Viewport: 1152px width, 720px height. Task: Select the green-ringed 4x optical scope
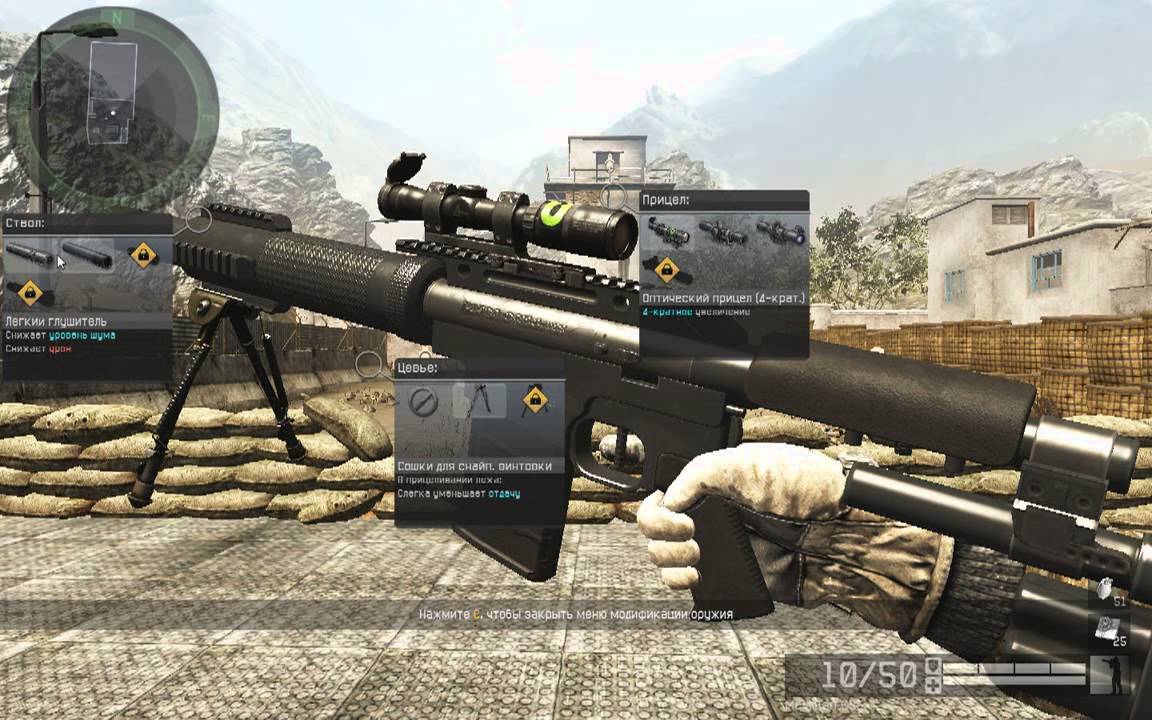(x=668, y=231)
